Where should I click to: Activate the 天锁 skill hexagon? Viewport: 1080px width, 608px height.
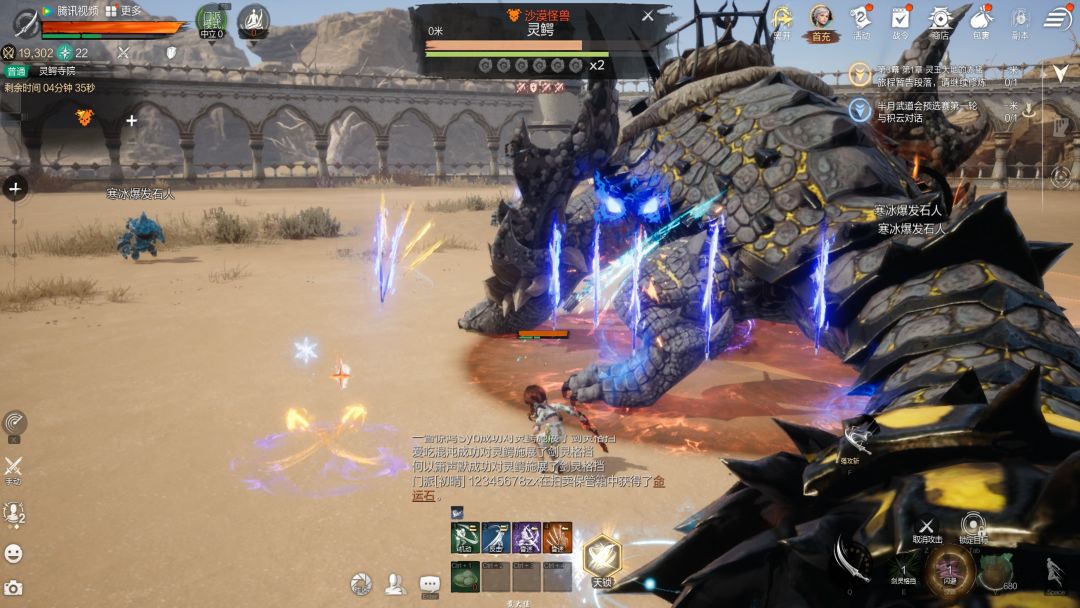602,556
